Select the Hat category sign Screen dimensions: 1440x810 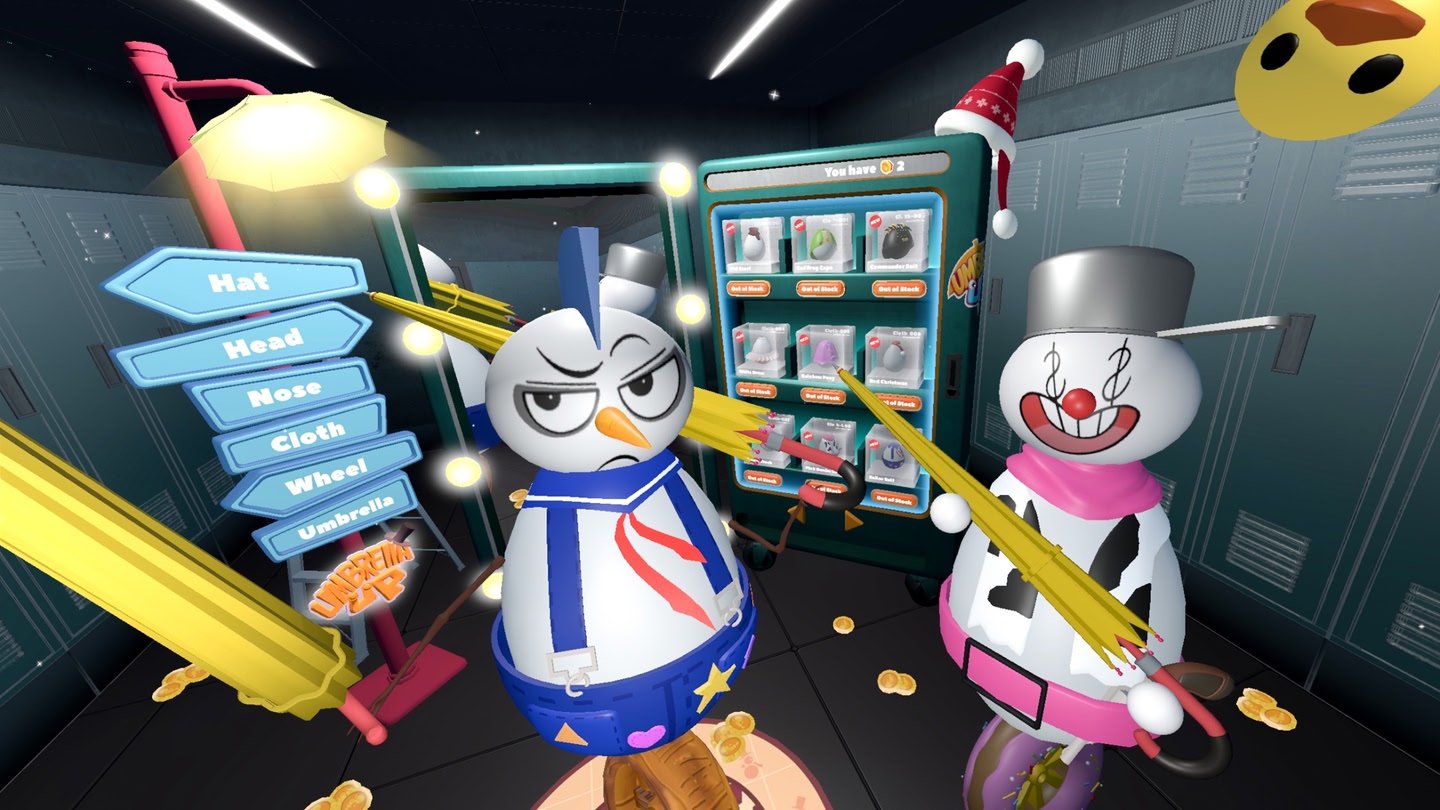pyautogui.click(x=238, y=281)
